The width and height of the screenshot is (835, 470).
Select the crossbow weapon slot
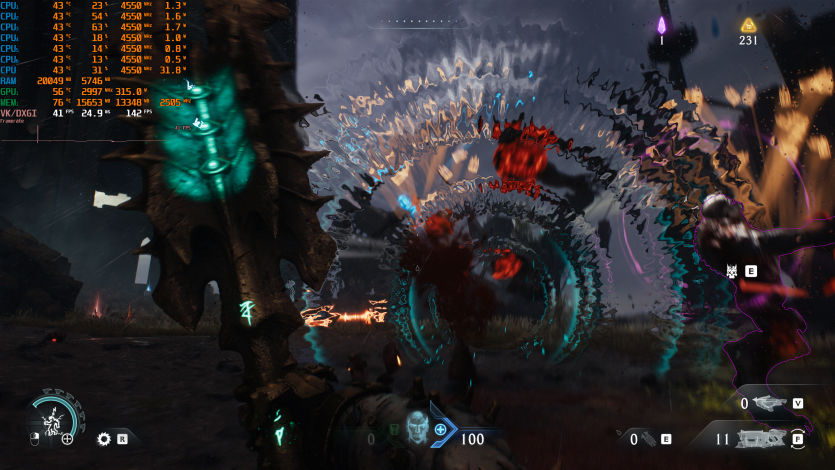click(x=769, y=403)
